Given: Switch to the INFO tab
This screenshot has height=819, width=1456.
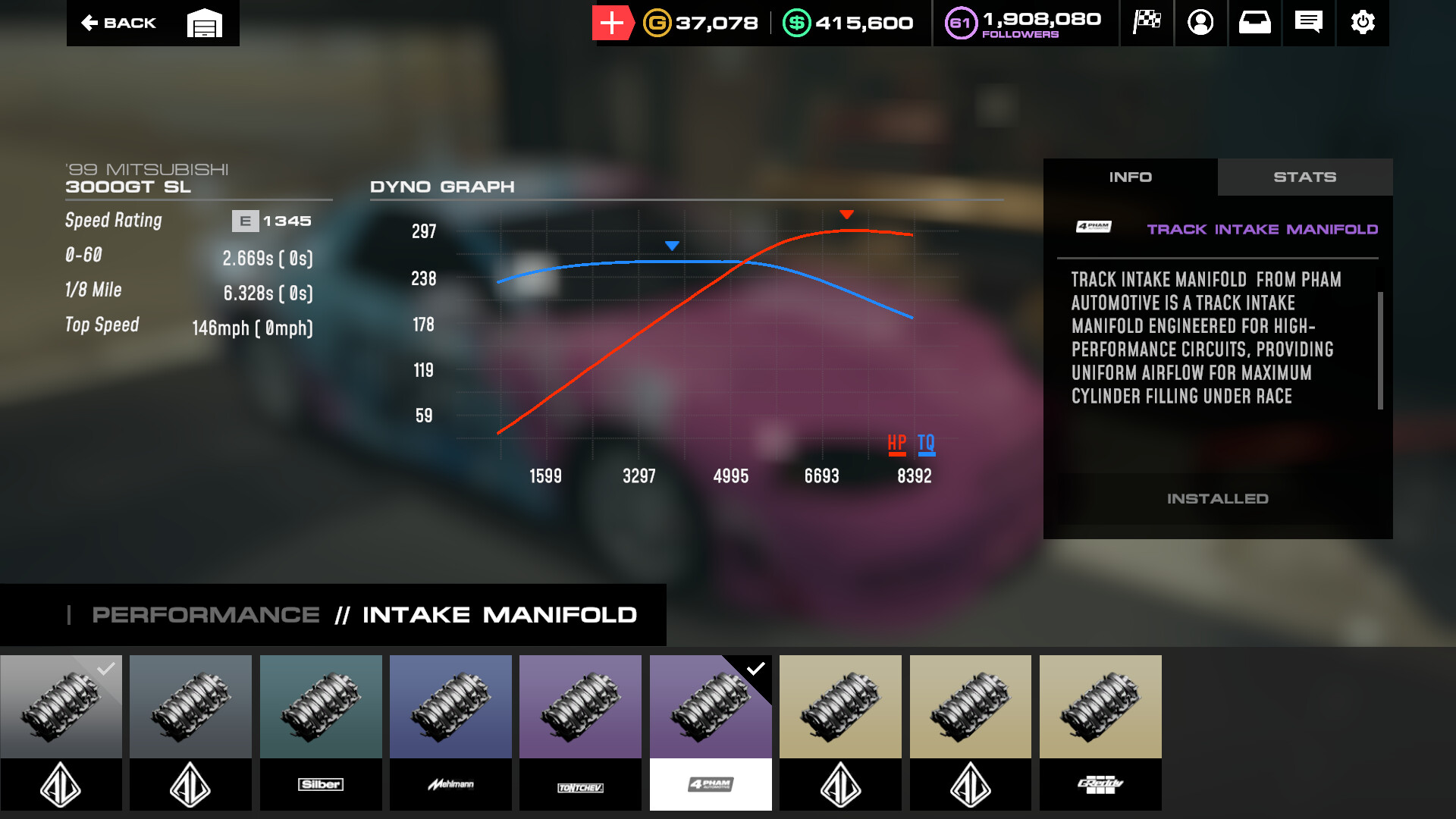Looking at the screenshot, I should 1131,177.
